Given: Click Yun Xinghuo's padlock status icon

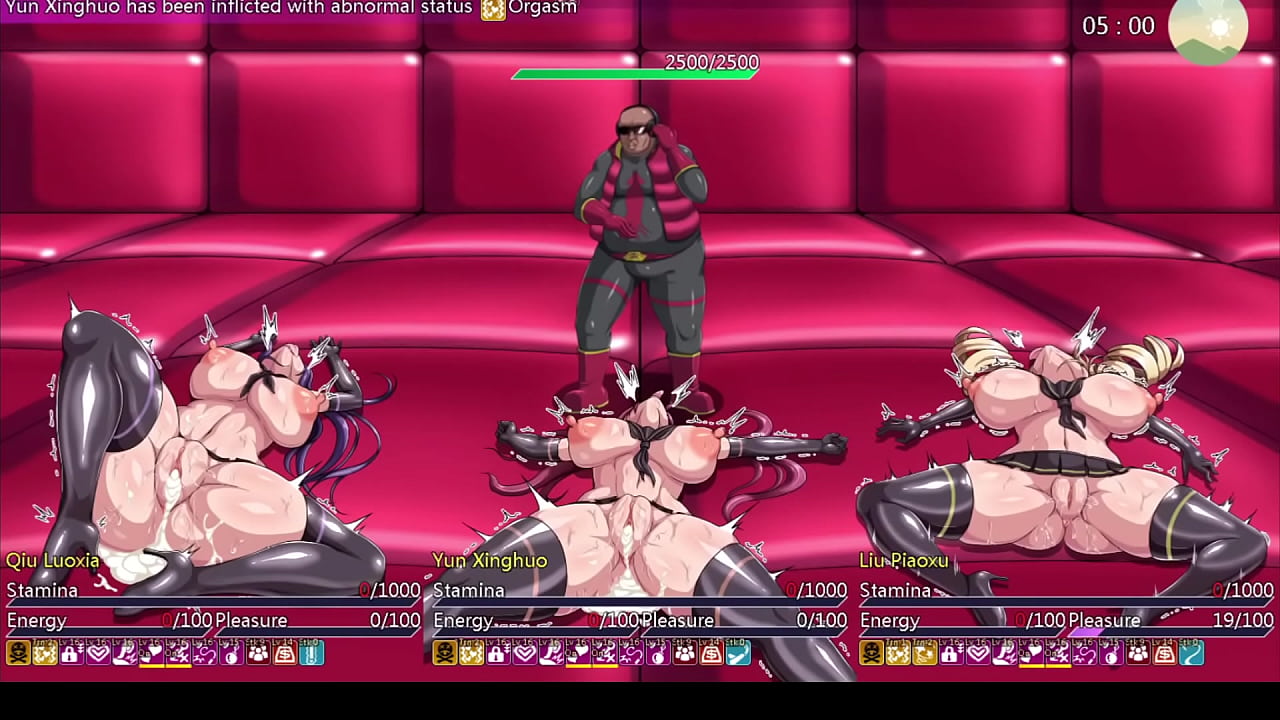Looking at the screenshot, I should coord(498,653).
